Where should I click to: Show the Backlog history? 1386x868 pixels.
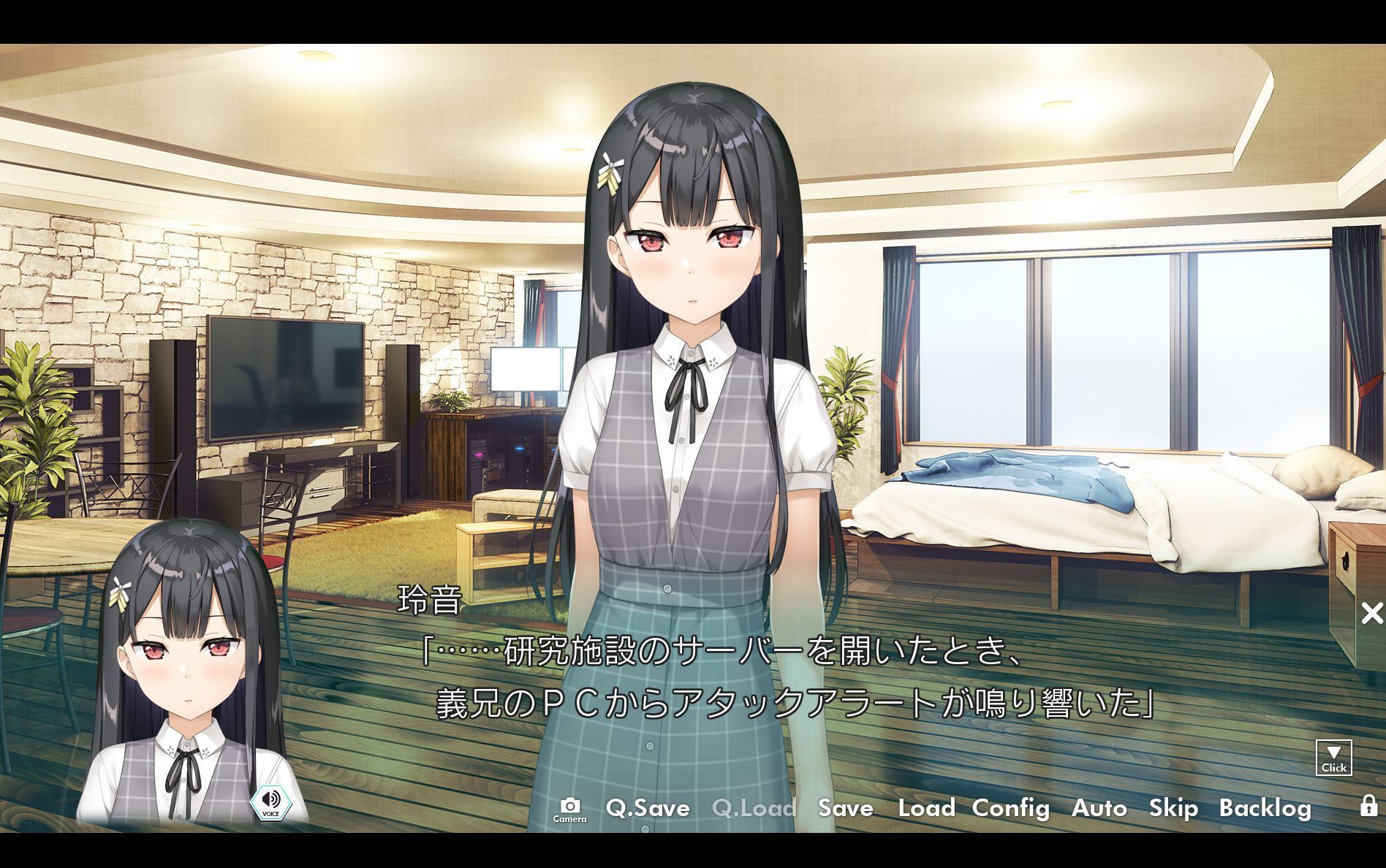pos(1265,808)
